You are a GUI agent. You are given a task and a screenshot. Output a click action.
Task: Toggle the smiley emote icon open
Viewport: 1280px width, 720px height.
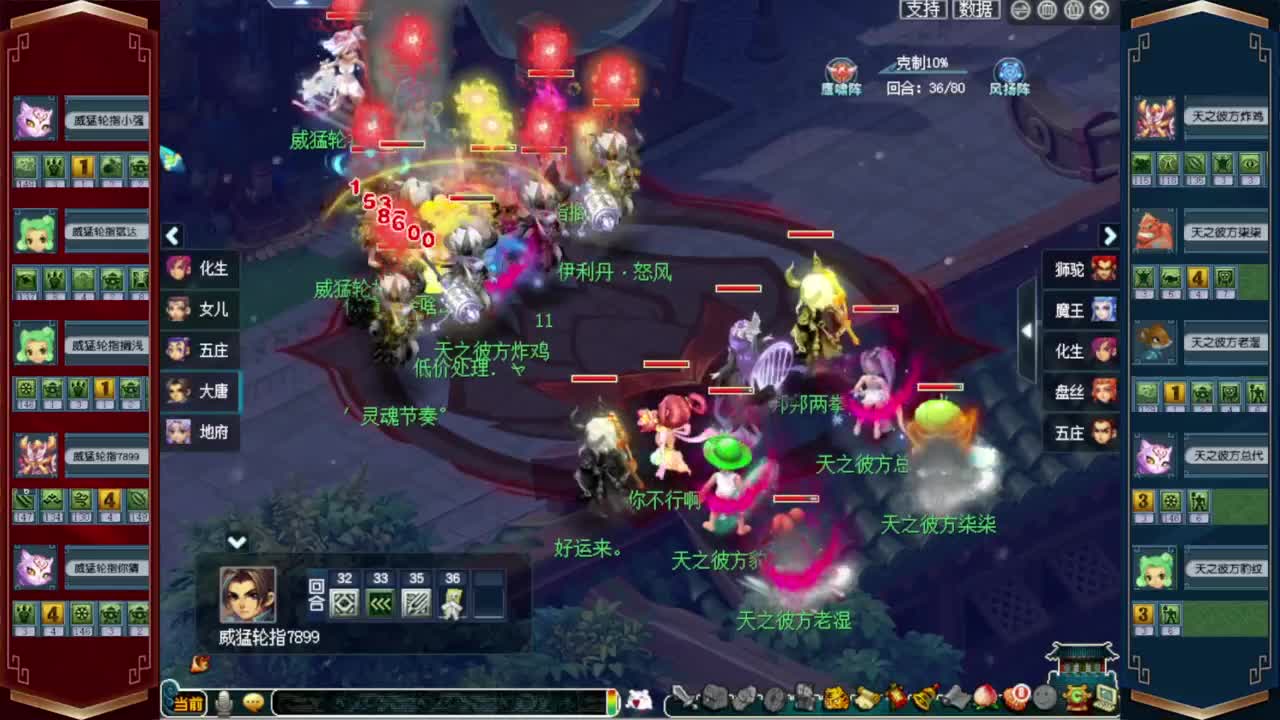coord(253,703)
